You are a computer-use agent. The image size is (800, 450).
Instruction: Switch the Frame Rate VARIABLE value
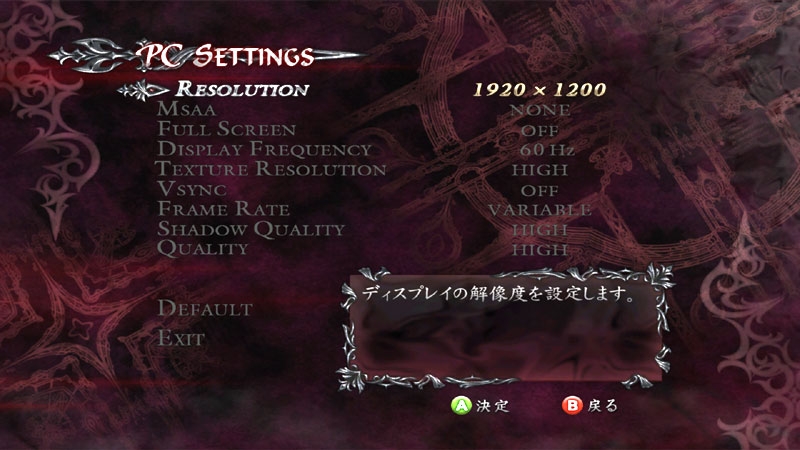coord(539,209)
